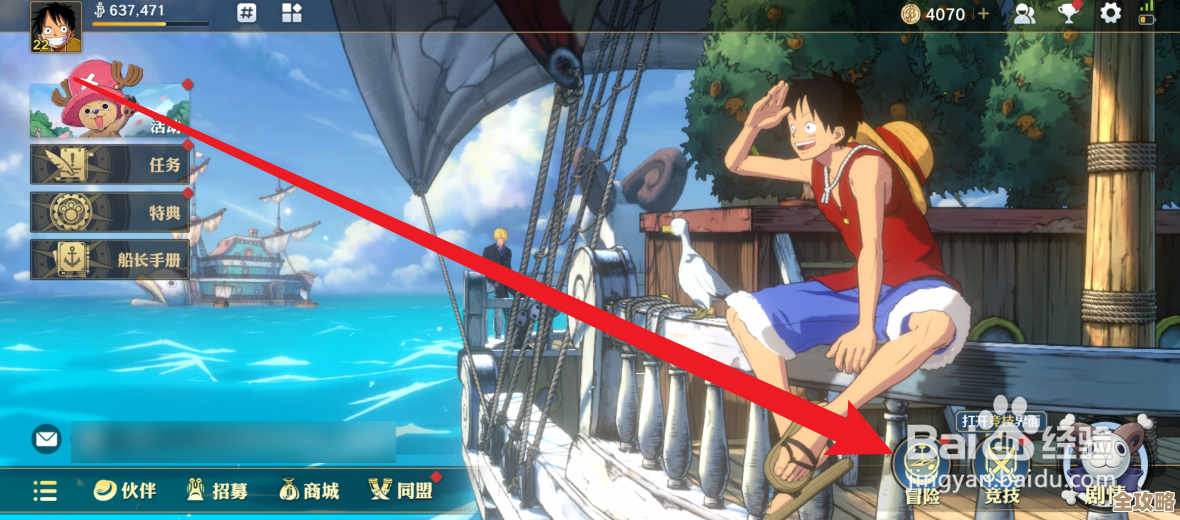
Task: Open the 招募 recruit menu
Action: (x=217, y=491)
